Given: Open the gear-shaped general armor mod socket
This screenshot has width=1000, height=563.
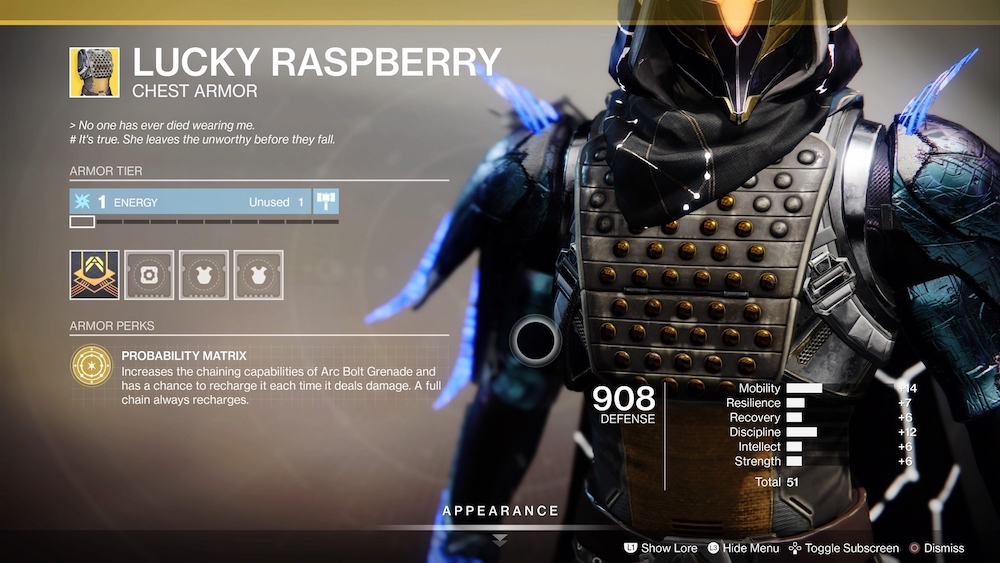Looking at the screenshot, I should (150, 275).
